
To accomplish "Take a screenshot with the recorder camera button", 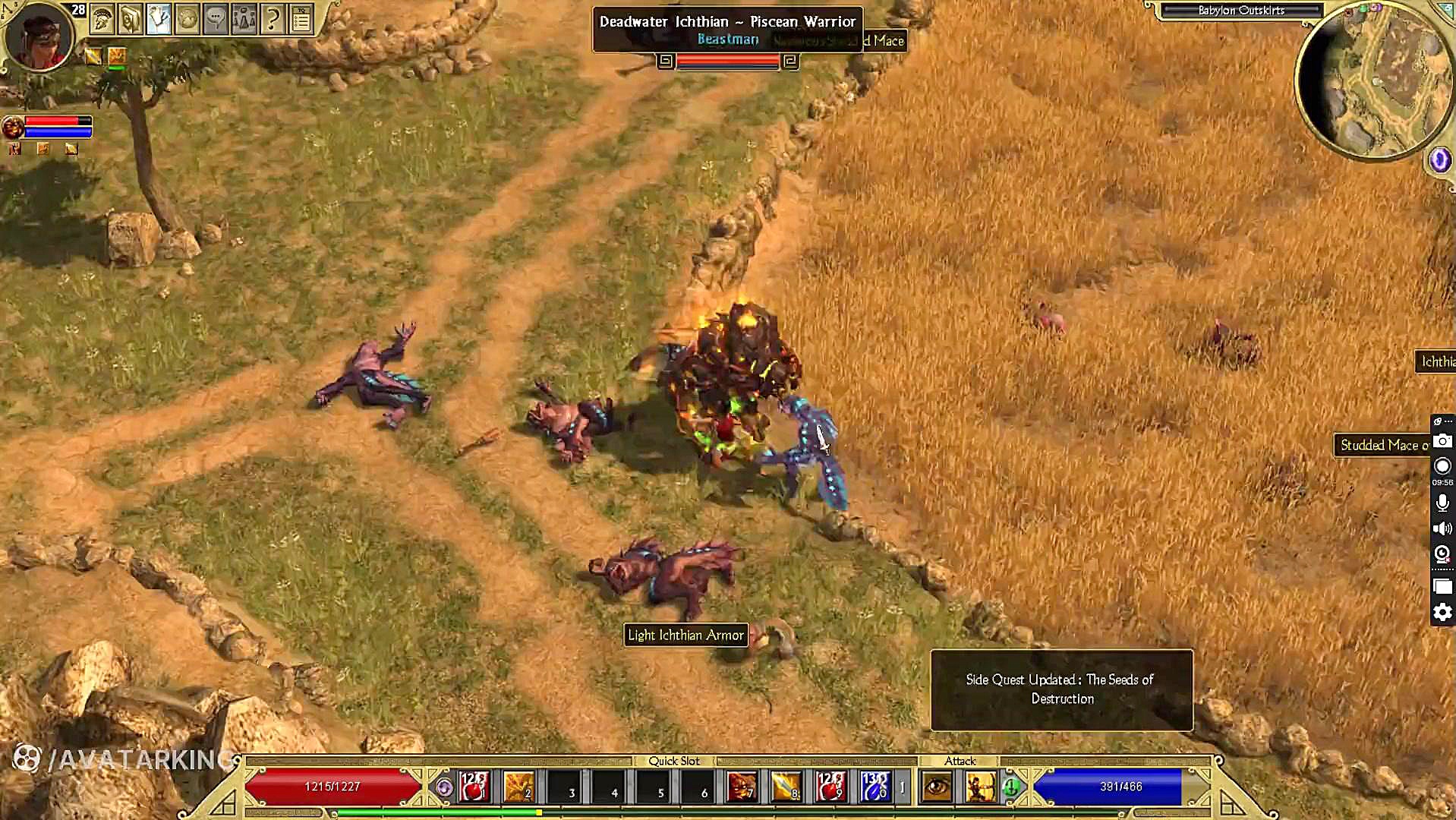I will click(1442, 441).
